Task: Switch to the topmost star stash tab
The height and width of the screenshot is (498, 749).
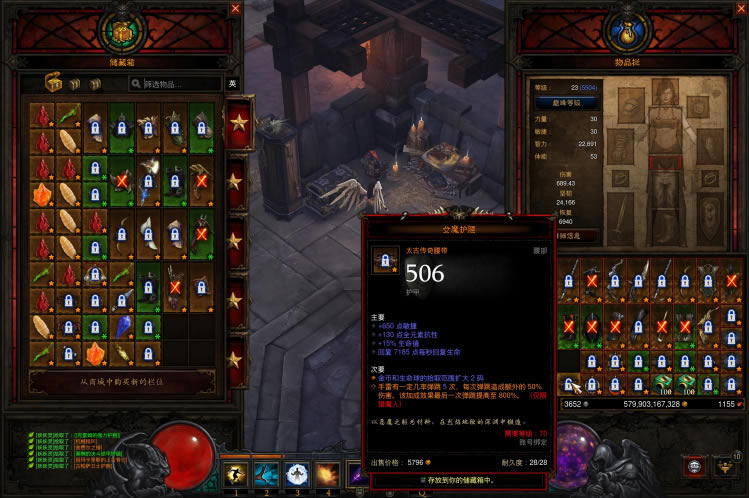Action: tap(239, 123)
